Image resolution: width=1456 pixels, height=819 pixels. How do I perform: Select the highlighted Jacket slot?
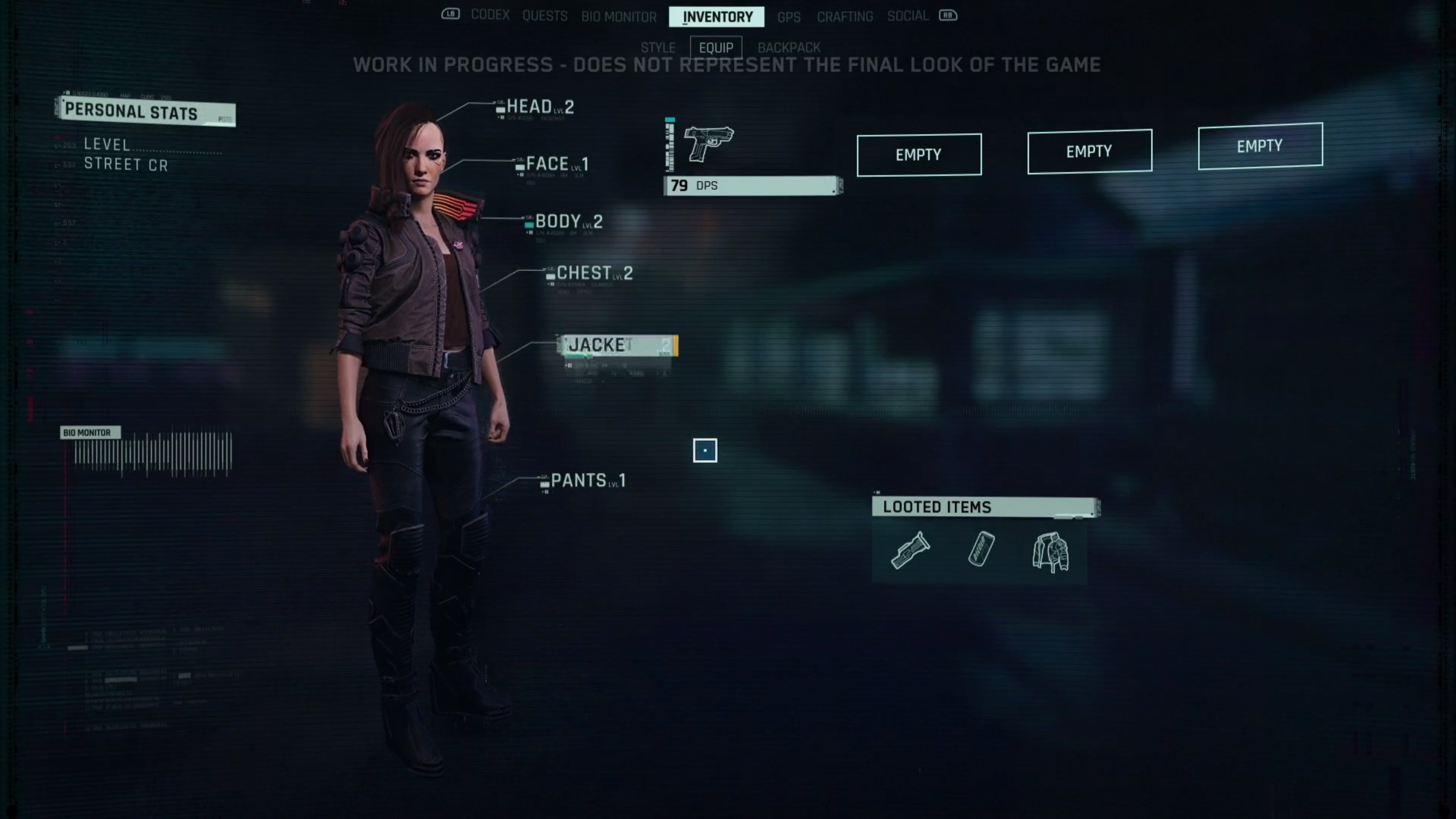click(x=617, y=345)
